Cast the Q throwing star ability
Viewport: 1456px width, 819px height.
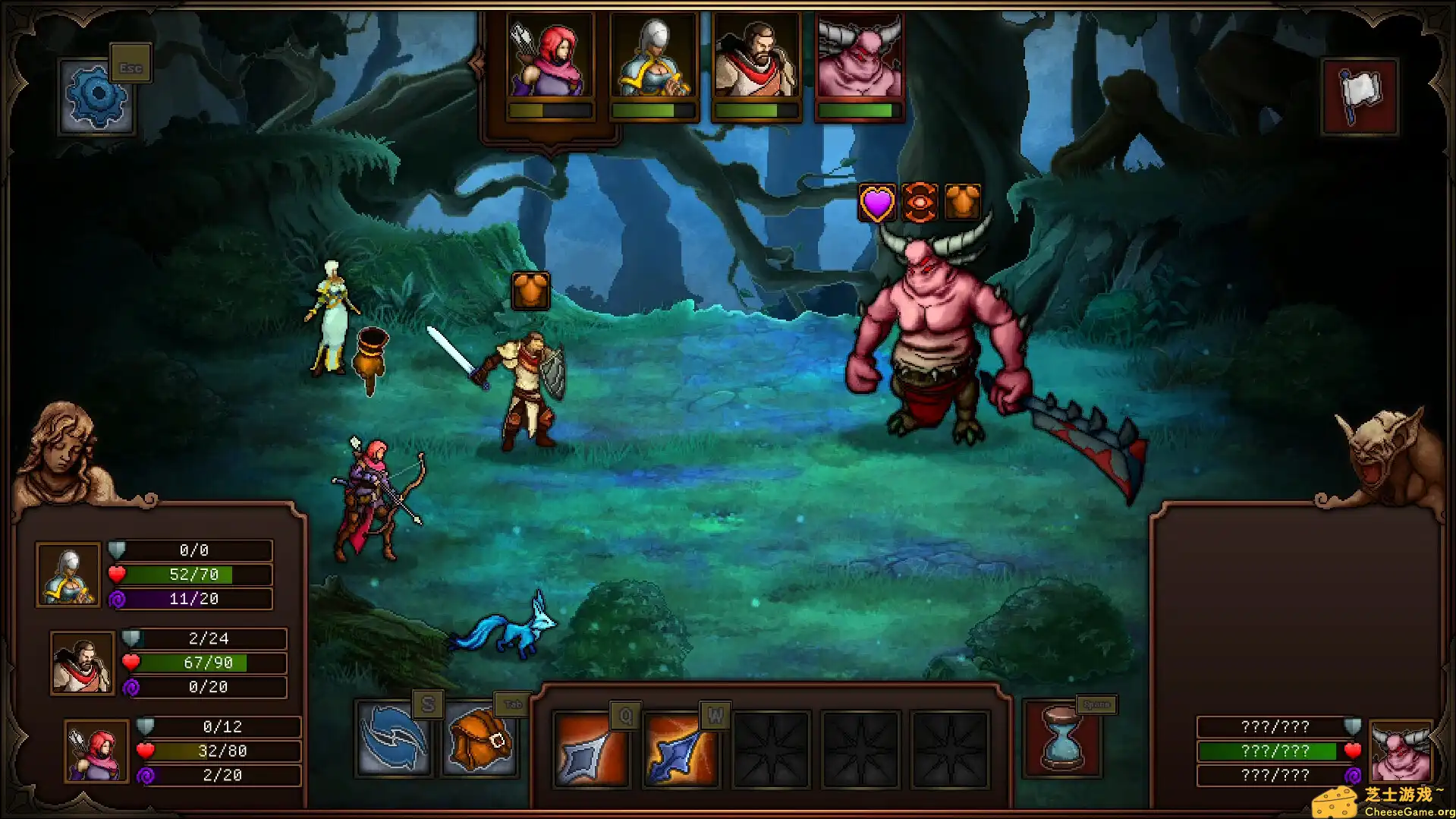pos(591,750)
